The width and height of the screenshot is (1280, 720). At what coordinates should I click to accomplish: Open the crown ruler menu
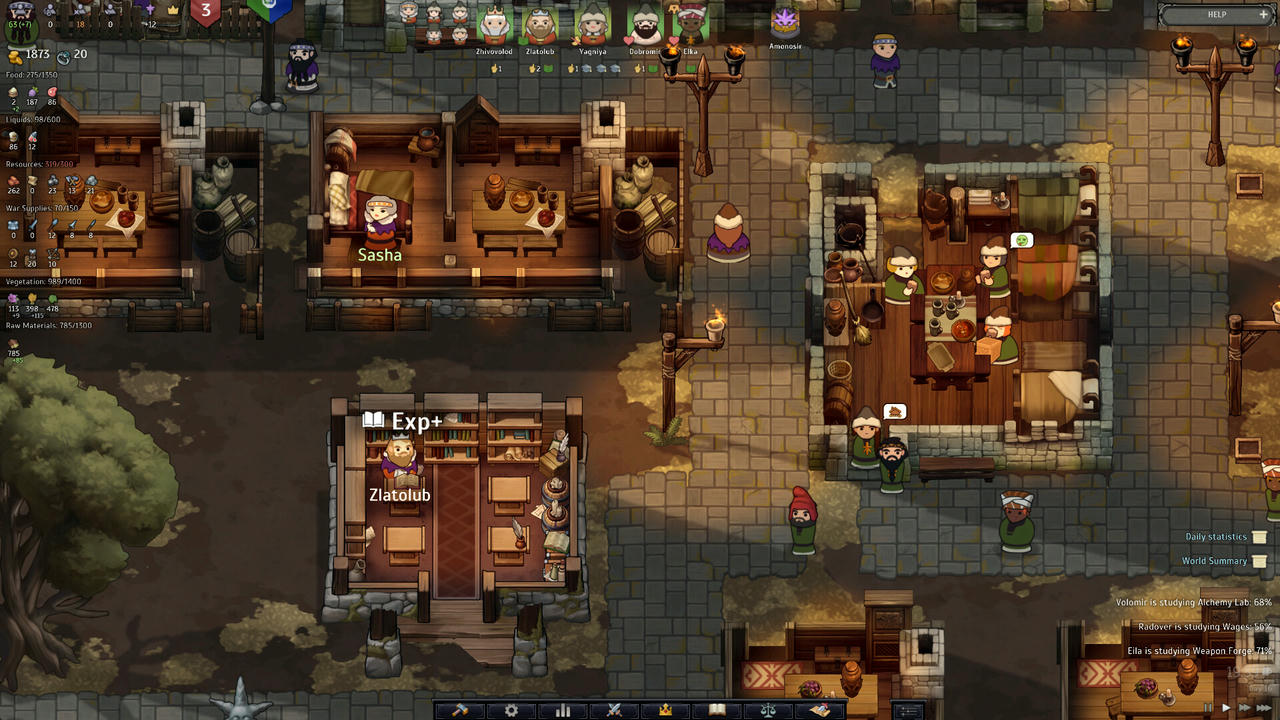pos(665,710)
